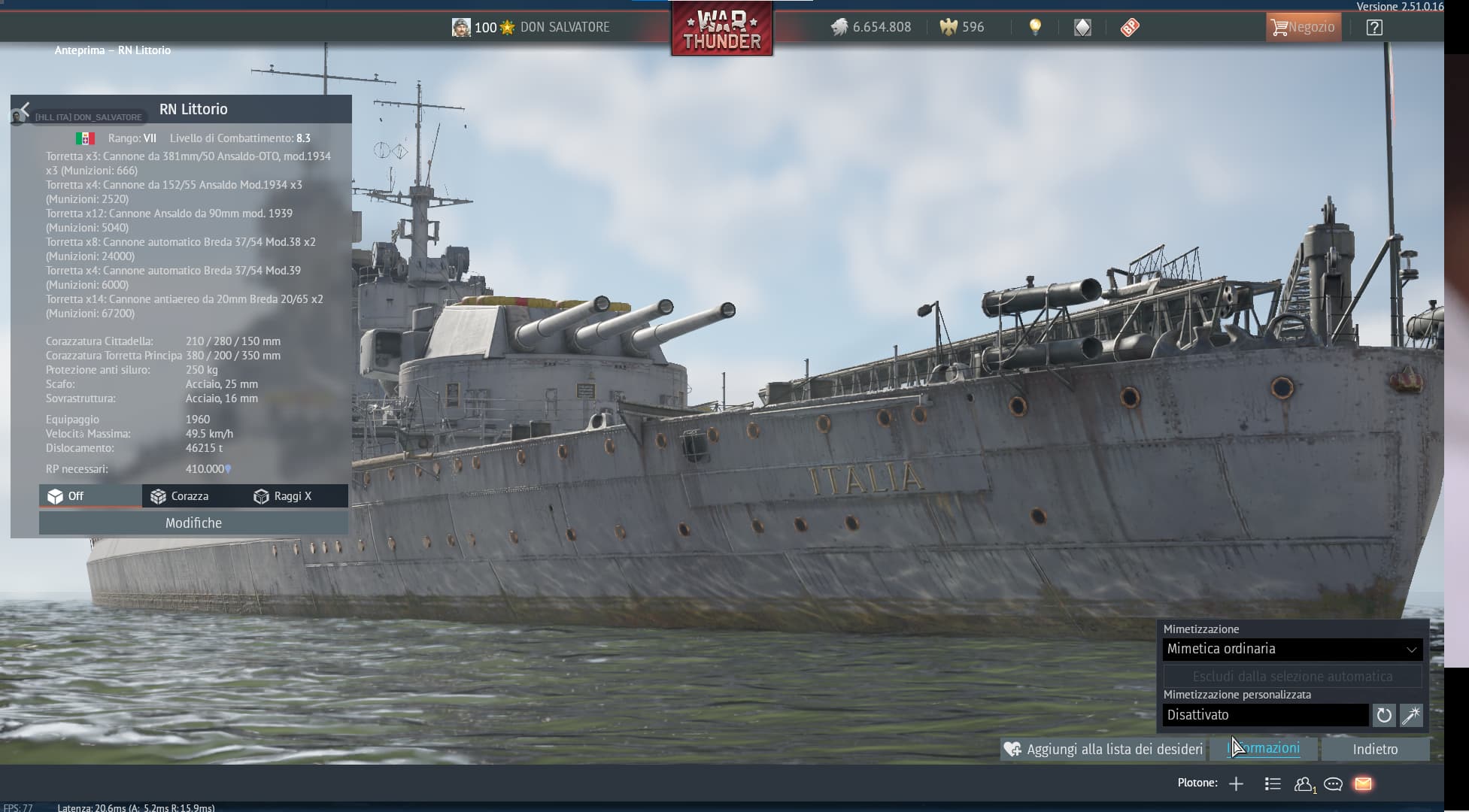Add ship to wishlist (lista dei desideri)

tap(1103, 750)
